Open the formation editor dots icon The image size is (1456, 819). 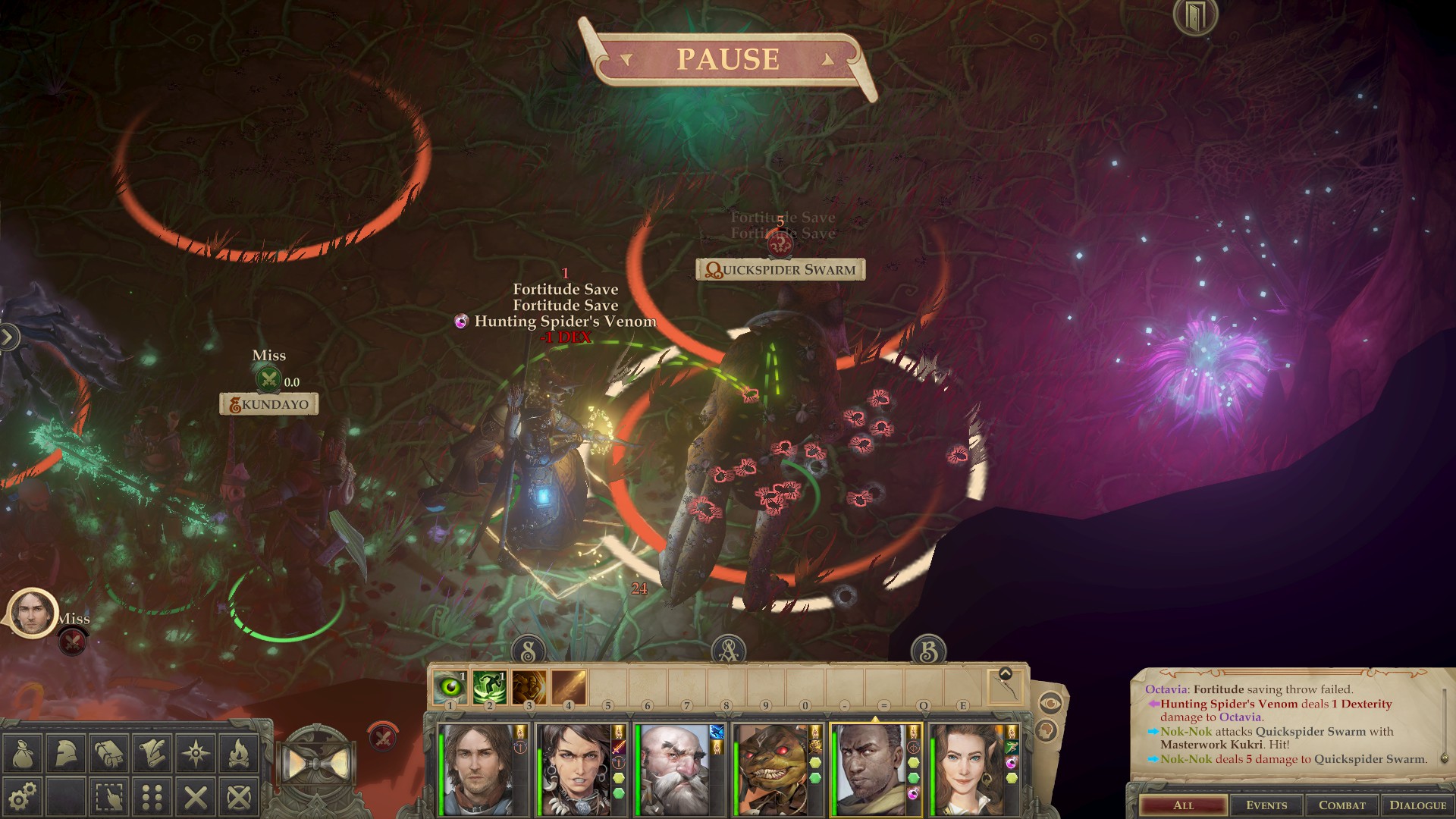(150, 795)
